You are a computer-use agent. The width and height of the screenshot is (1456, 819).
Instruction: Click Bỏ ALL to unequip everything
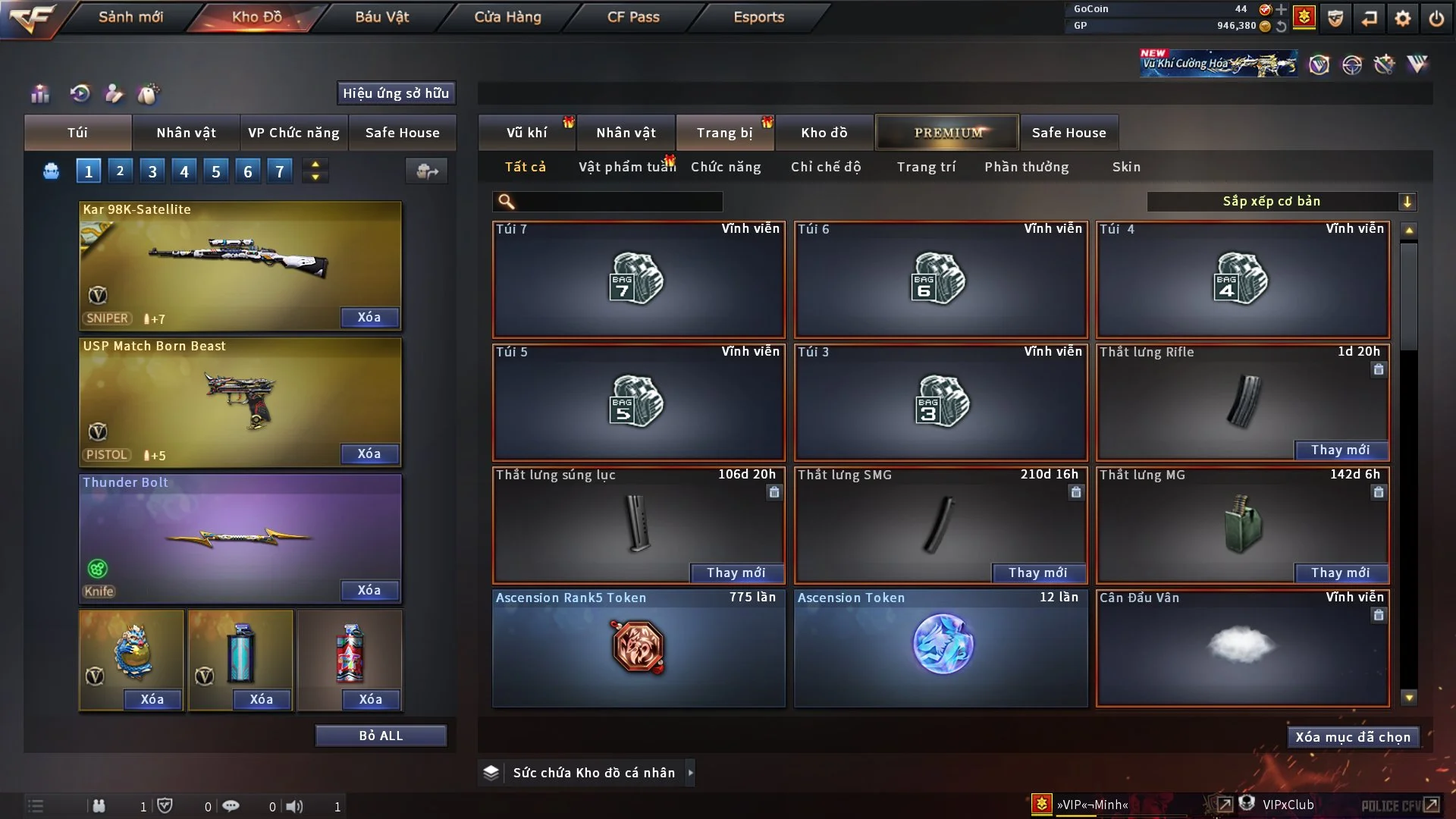pyautogui.click(x=381, y=736)
